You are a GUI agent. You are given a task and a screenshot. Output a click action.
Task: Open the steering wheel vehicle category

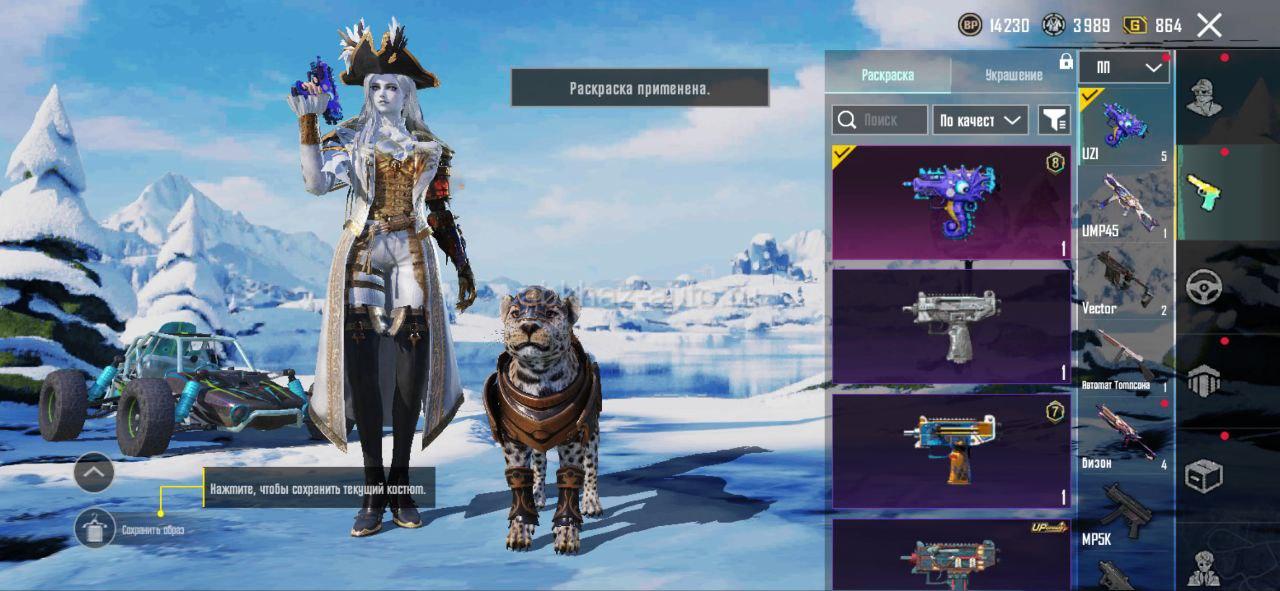[1204, 287]
